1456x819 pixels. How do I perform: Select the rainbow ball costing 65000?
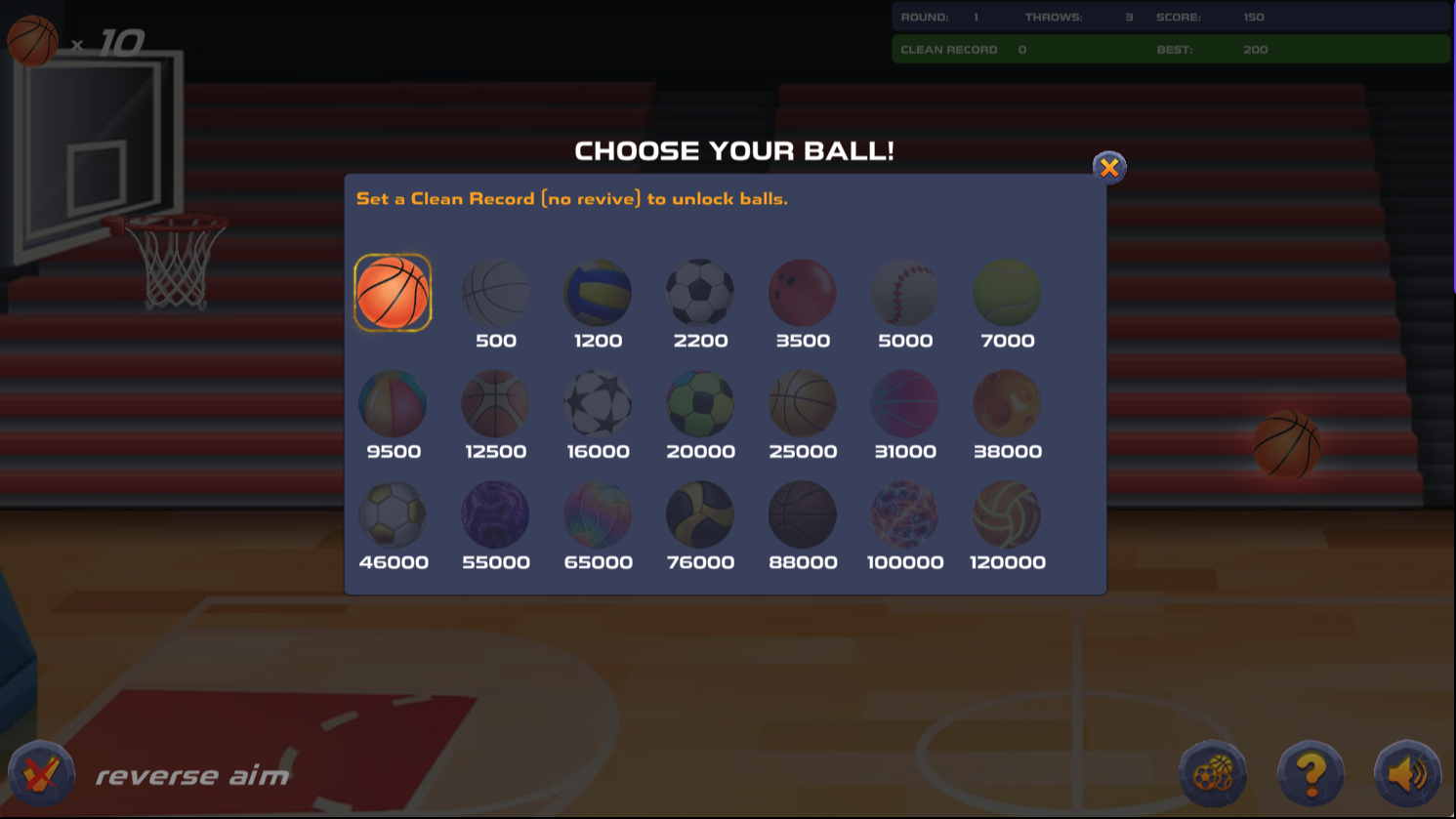pos(598,513)
